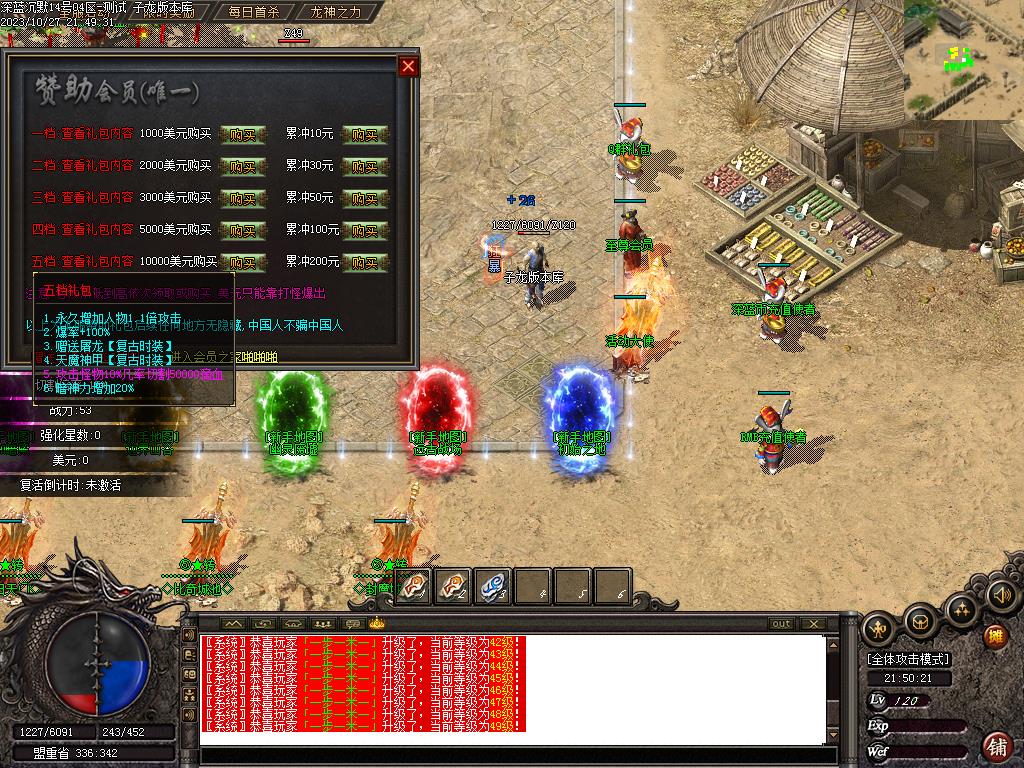Switch the 全体攻击模式 attack mode

909,659
